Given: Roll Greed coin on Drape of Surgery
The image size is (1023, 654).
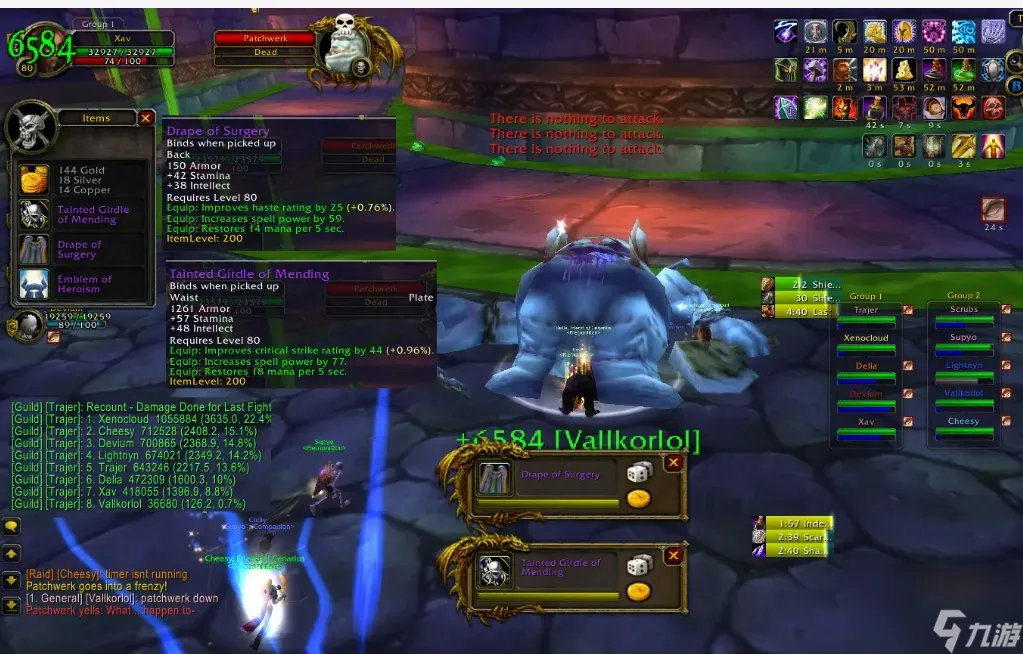Looking at the screenshot, I should tap(638, 499).
